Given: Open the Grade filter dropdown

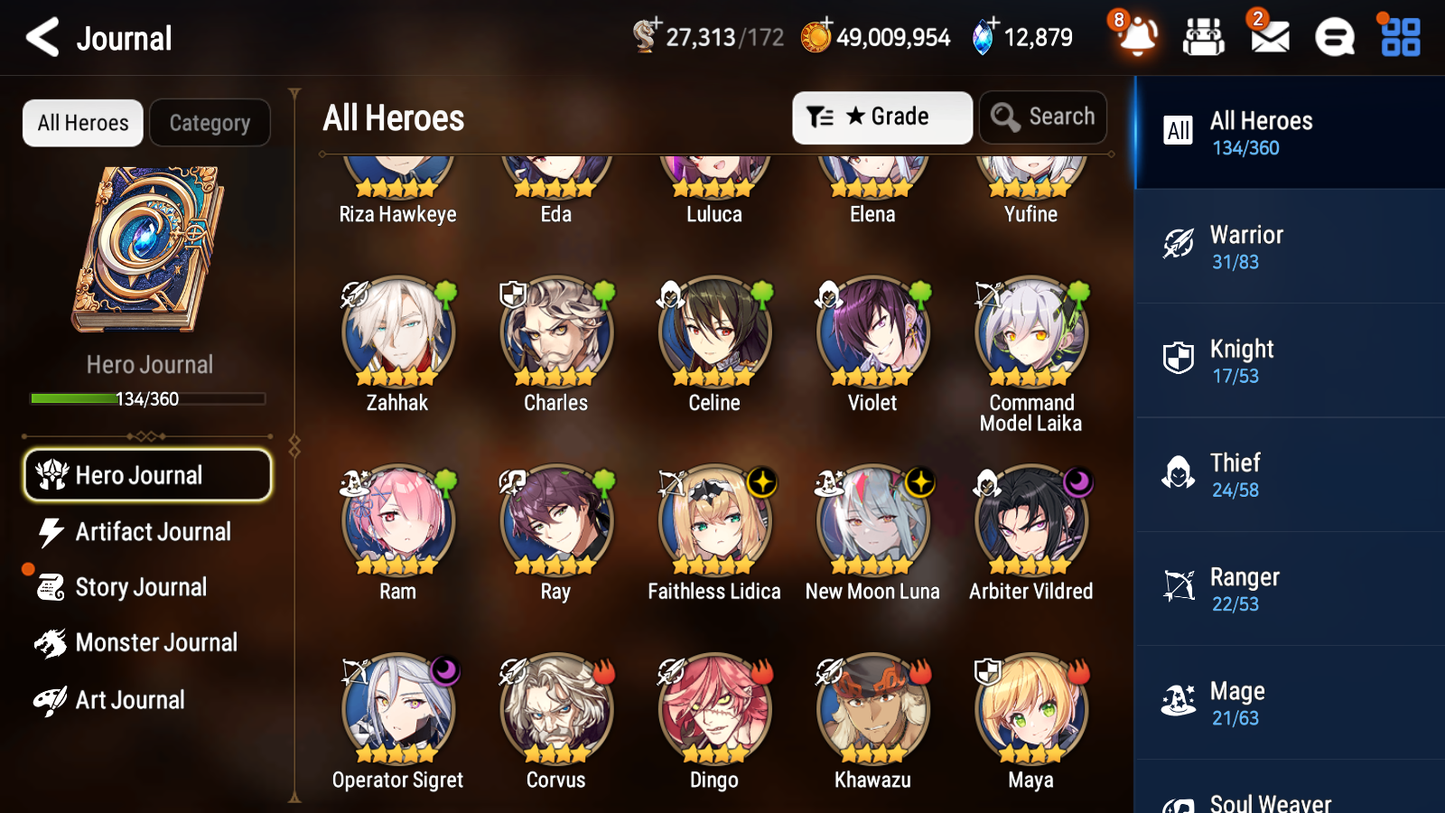Looking at the screenshot, I should [882, 117].
